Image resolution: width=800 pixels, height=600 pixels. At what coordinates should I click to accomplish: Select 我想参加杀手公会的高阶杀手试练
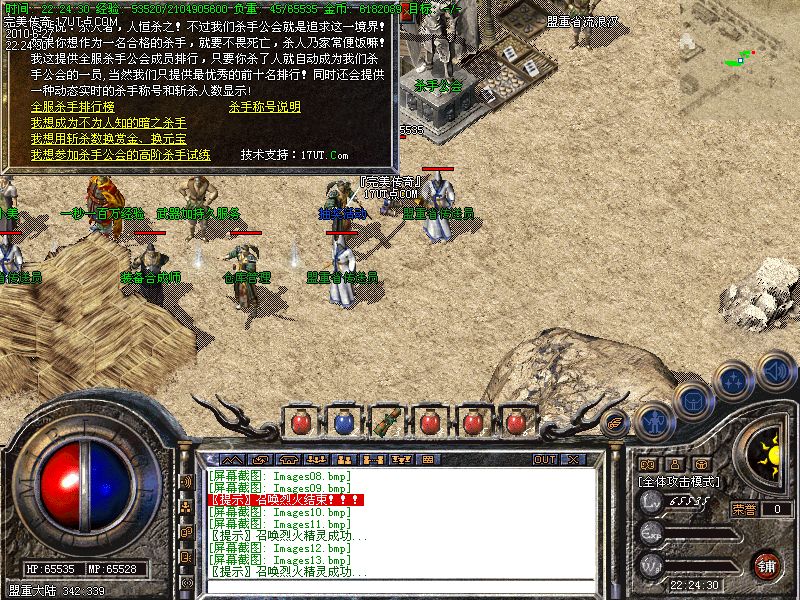pos(120,155)
